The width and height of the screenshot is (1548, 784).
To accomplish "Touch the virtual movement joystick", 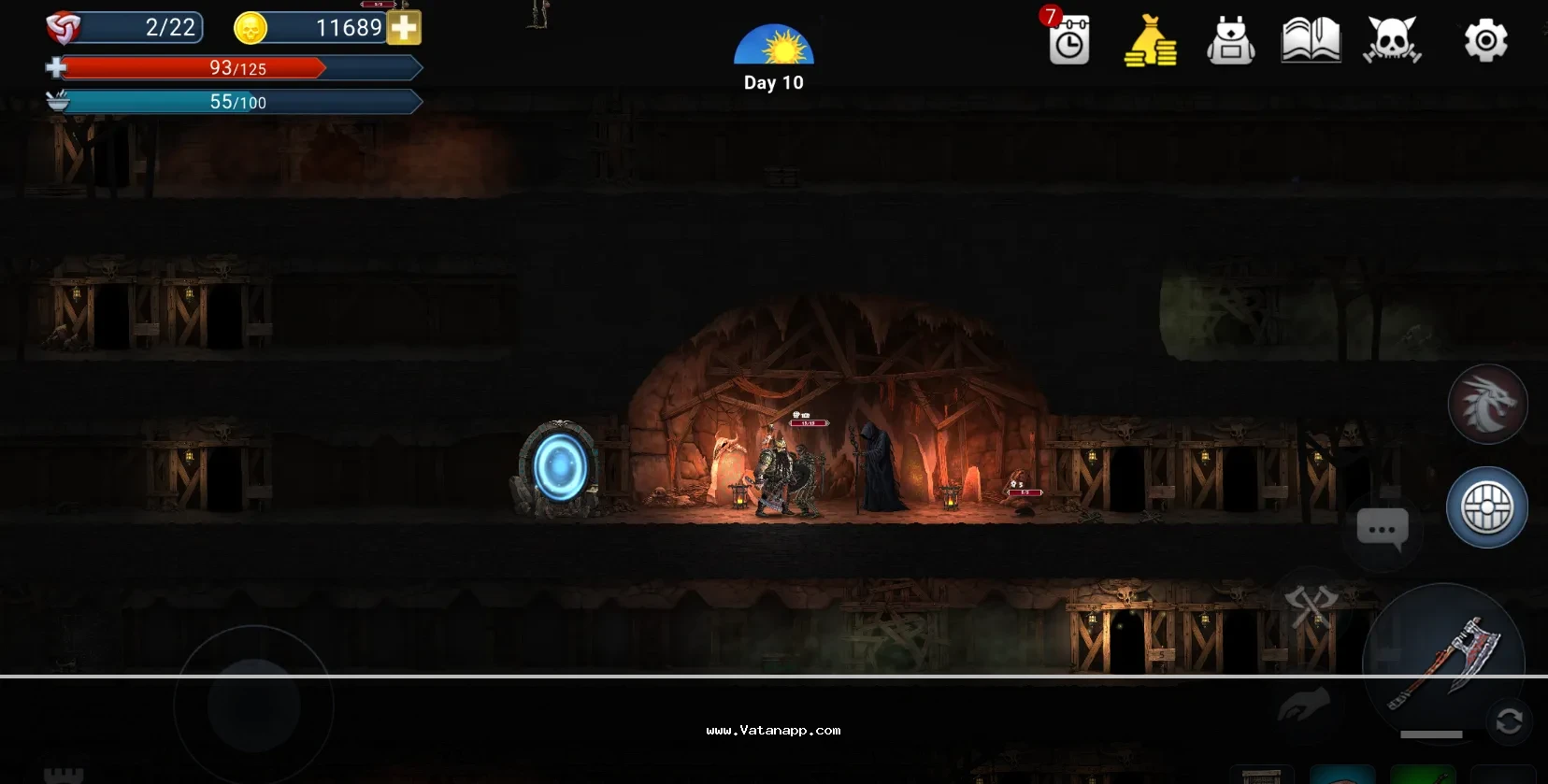I will point(253,706).
